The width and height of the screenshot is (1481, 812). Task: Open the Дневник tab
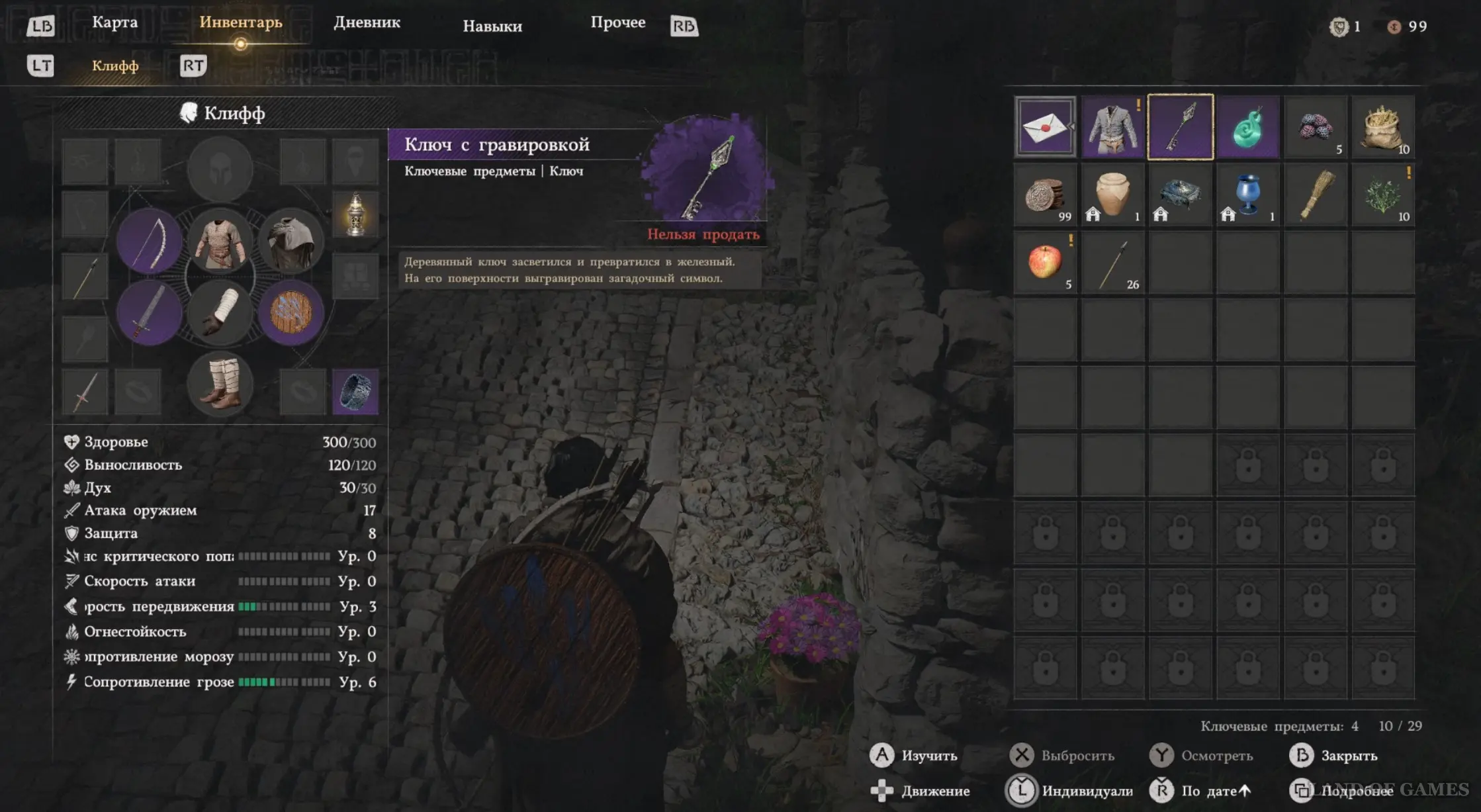[367, 23]
